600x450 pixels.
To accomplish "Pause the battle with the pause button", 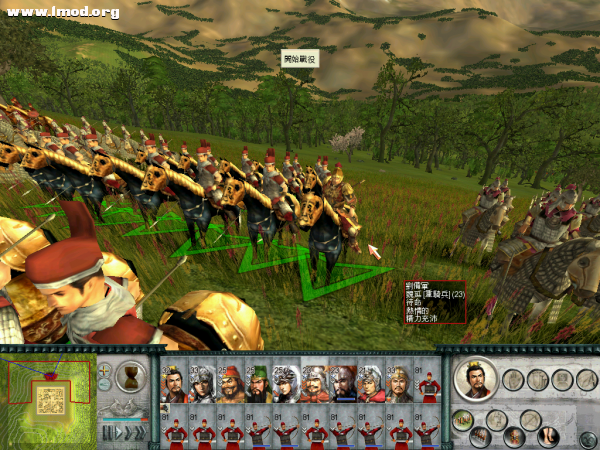I will click(x=105, y=432).
